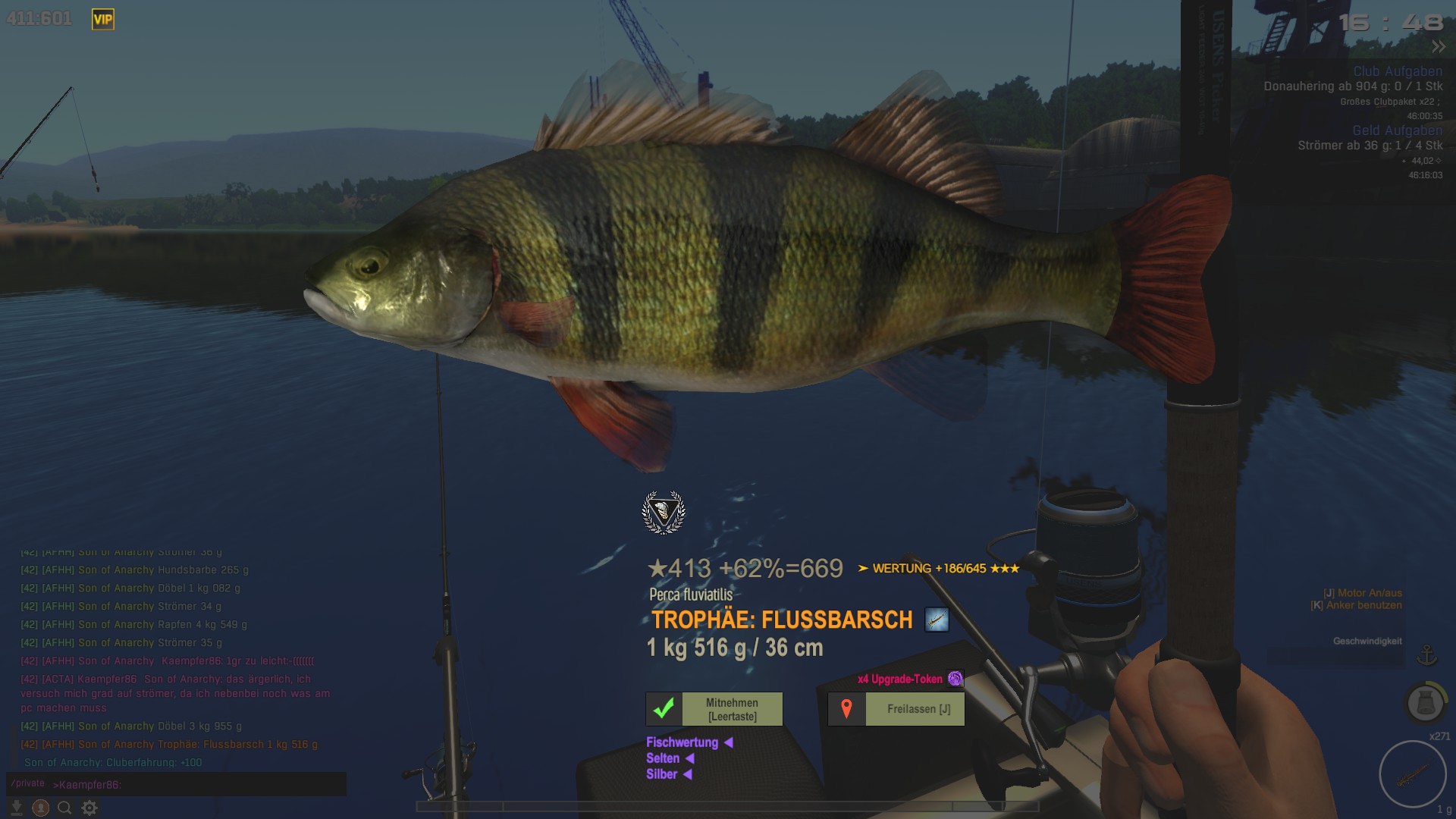This screenshot has height=819, width=1456.
Task: Open the Club Aufgaben task tracker
Action: tap(1398, 71)
